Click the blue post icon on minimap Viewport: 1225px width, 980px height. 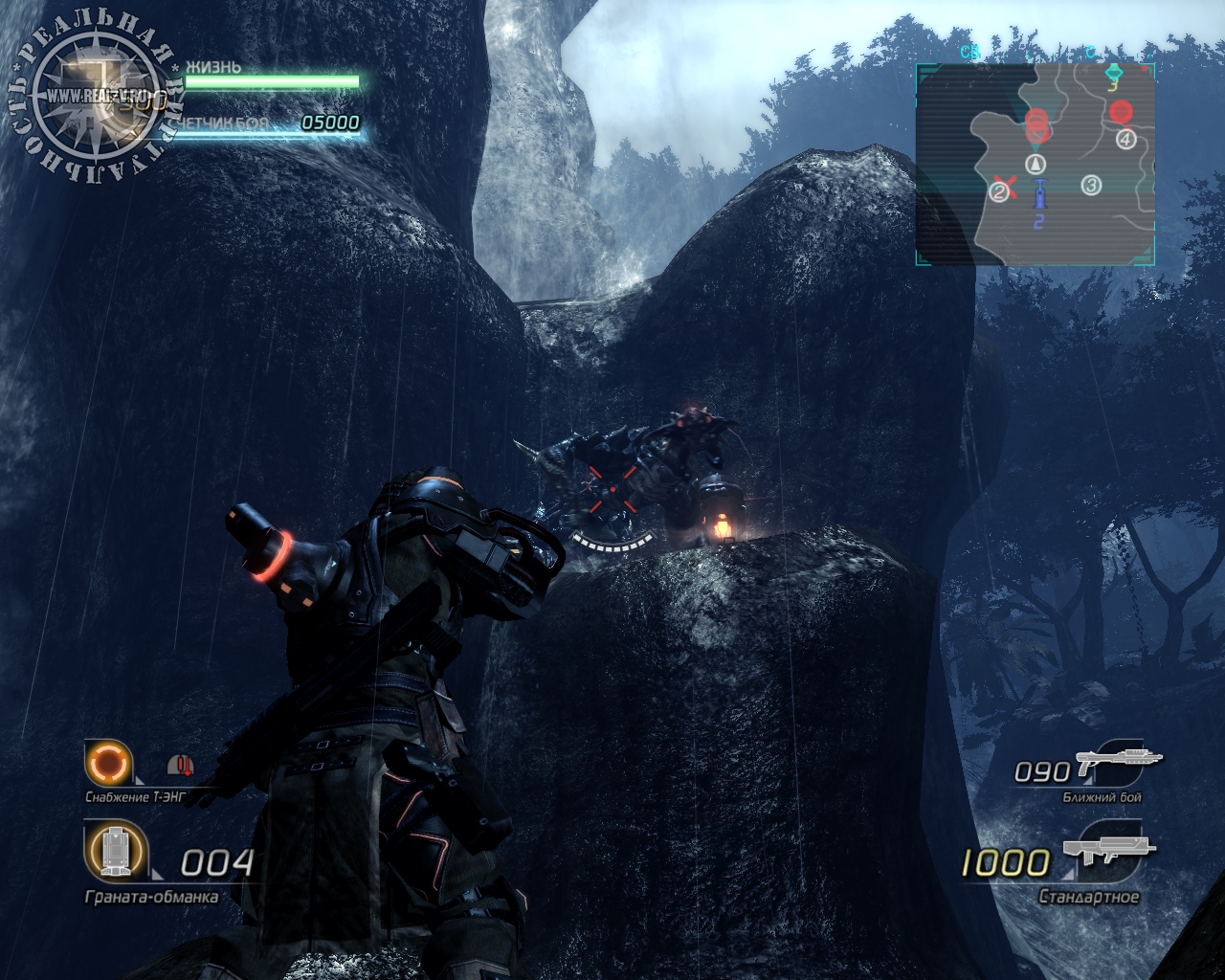tap(1039, 195)
